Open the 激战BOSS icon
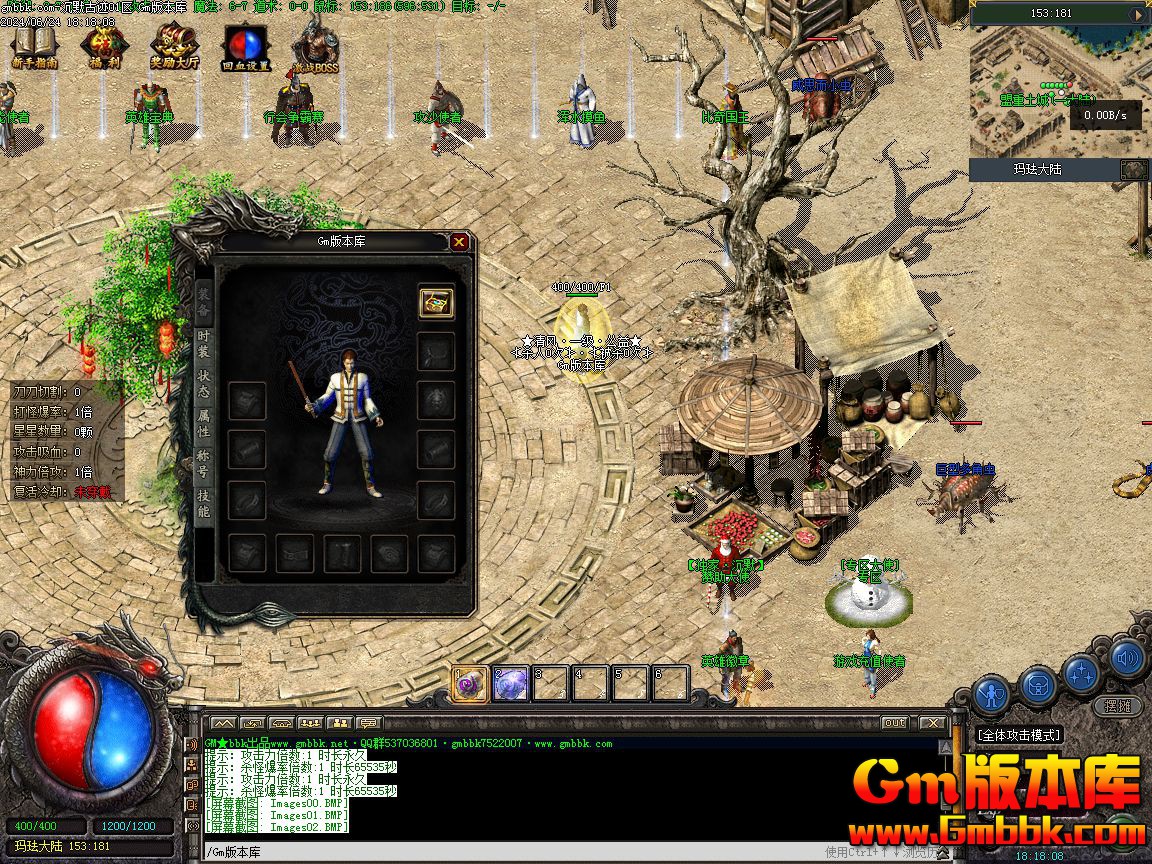This screenshot has height=864, width=1152. (x=315, y=45)
